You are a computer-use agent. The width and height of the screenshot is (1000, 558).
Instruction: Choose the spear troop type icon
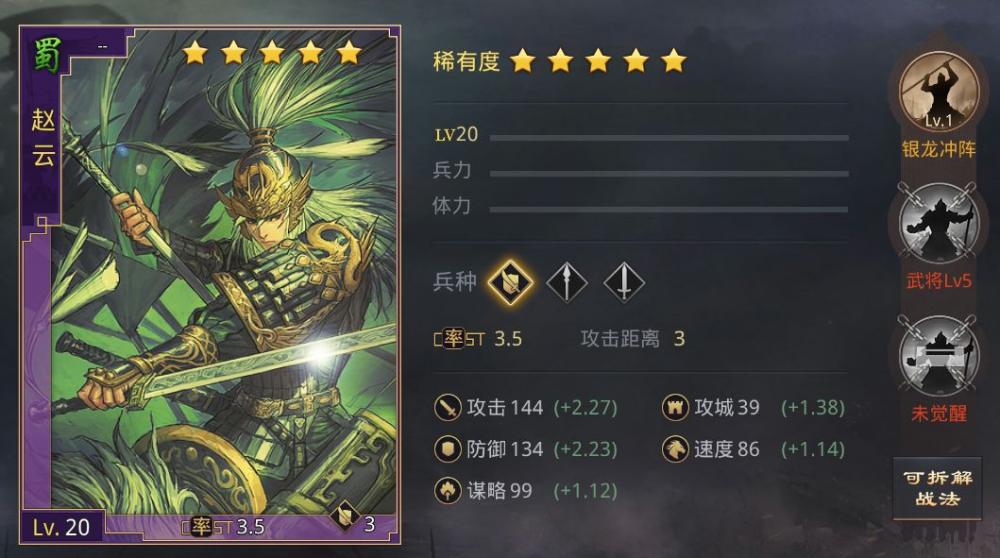pyautogui.click(x=566, y=282)
